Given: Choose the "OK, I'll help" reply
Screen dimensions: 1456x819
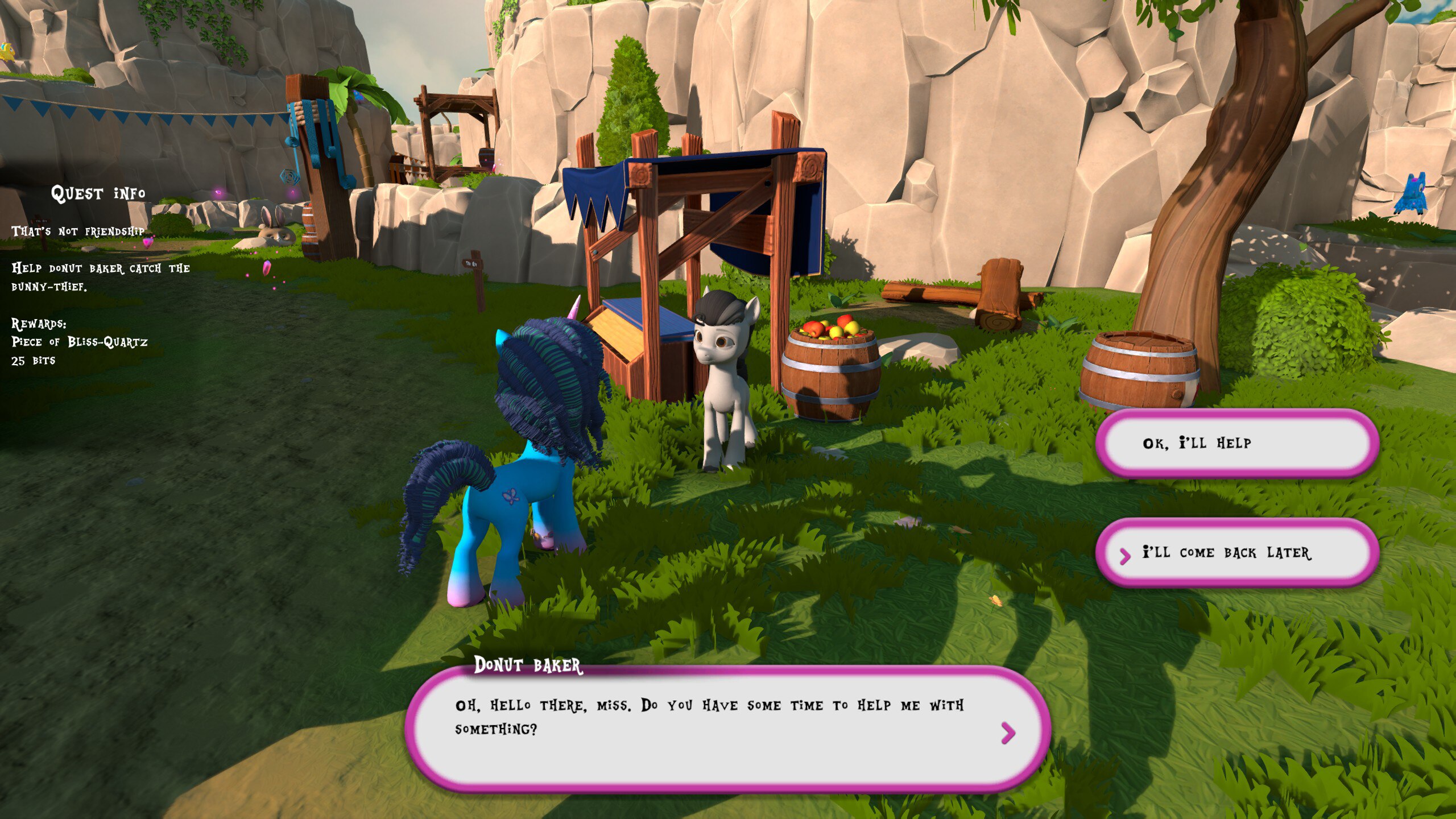Looking at the screenshot, I should click(1236, 443).
